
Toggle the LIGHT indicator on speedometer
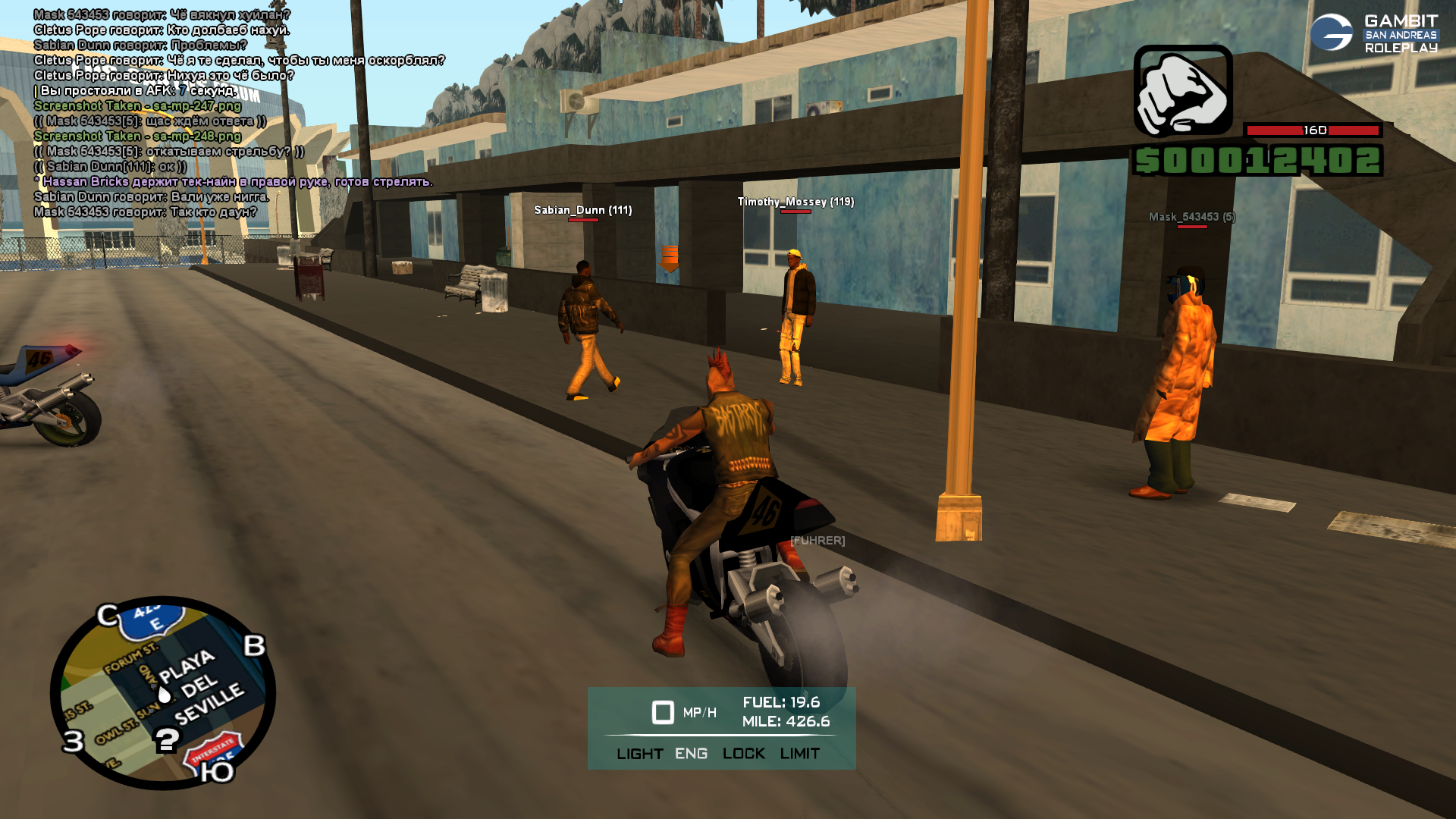click(x=639, y=754)
